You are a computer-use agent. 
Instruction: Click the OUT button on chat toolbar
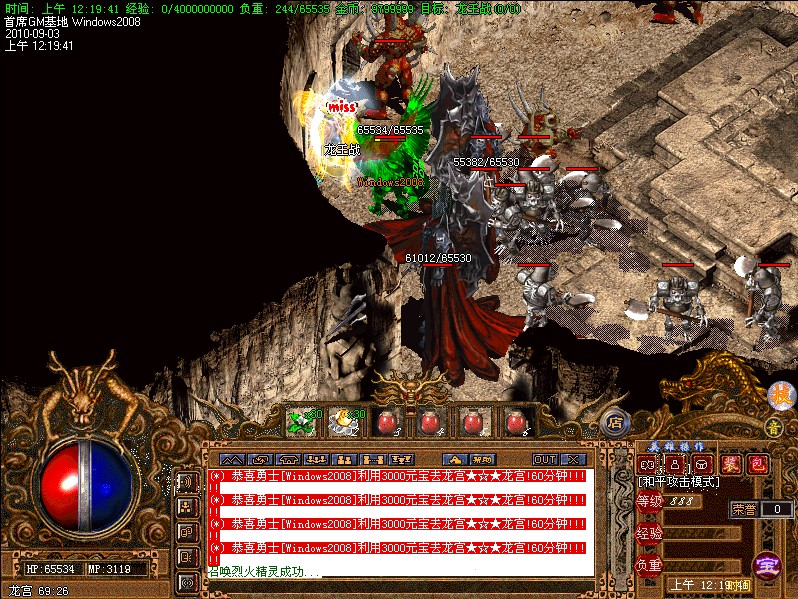(x=545, y=459)
